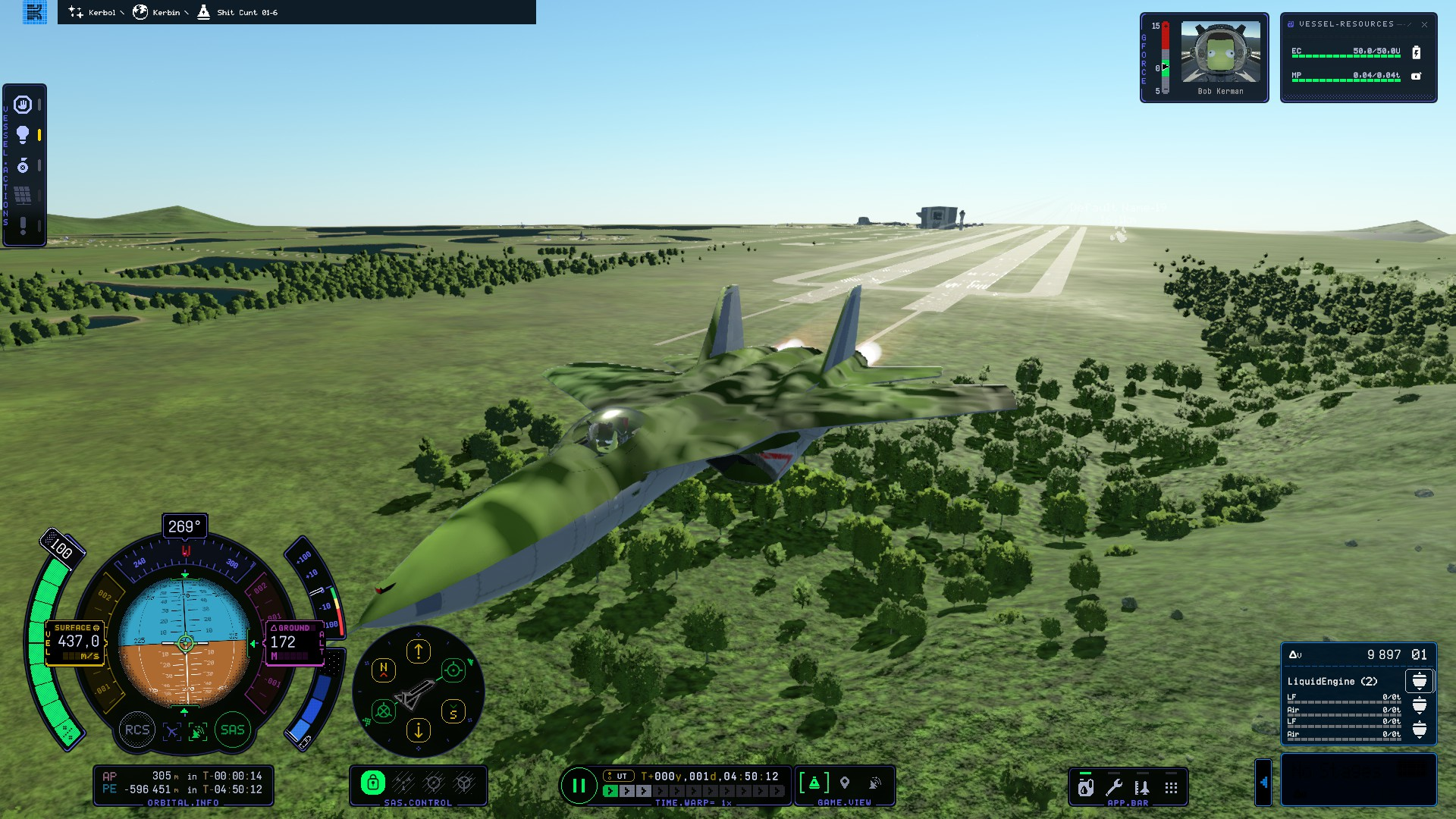Set SAS to the retrograde marker

click(x=384, y=711)
